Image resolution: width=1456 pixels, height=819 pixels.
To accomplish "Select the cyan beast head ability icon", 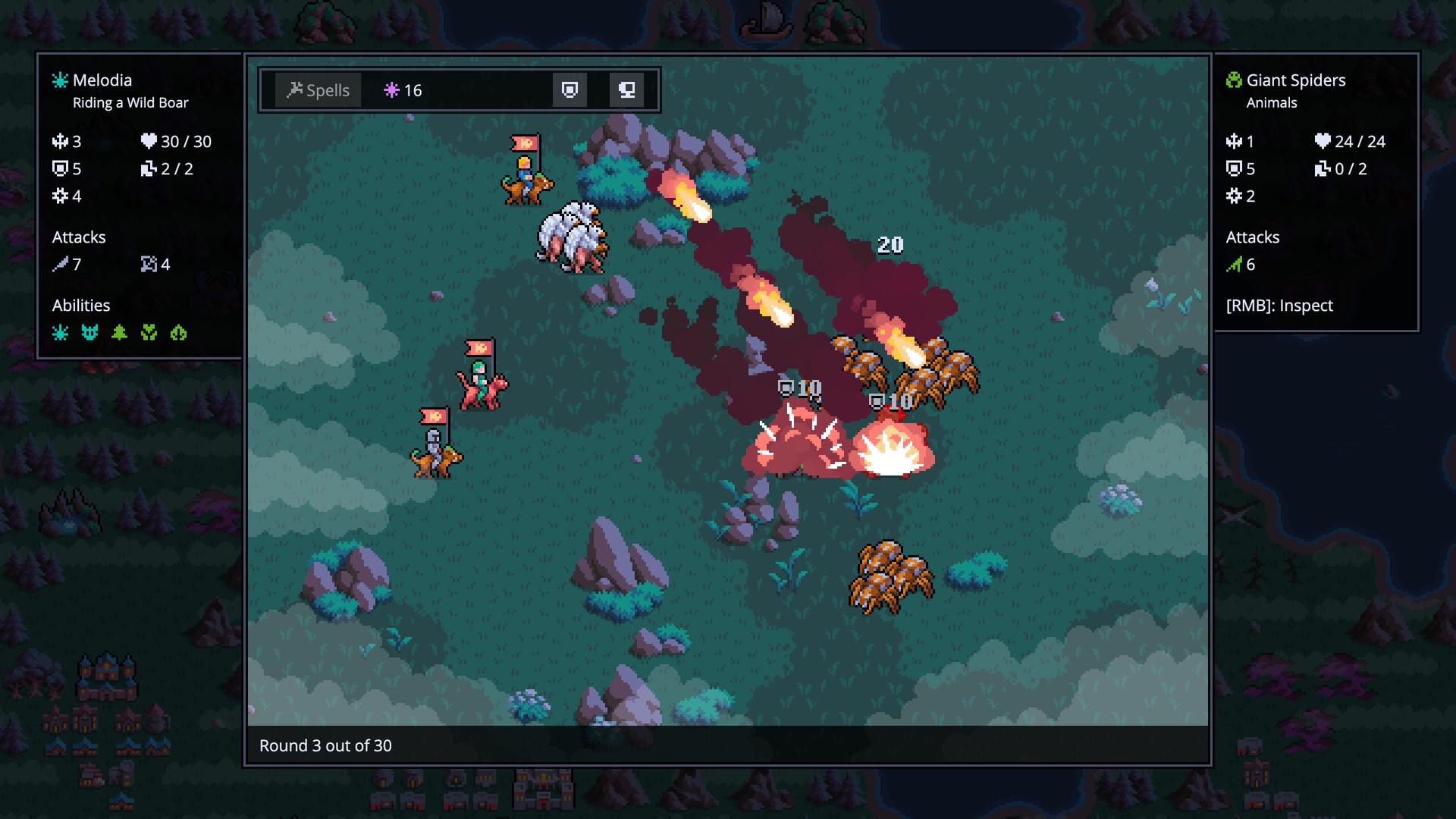I will [89, 333].
